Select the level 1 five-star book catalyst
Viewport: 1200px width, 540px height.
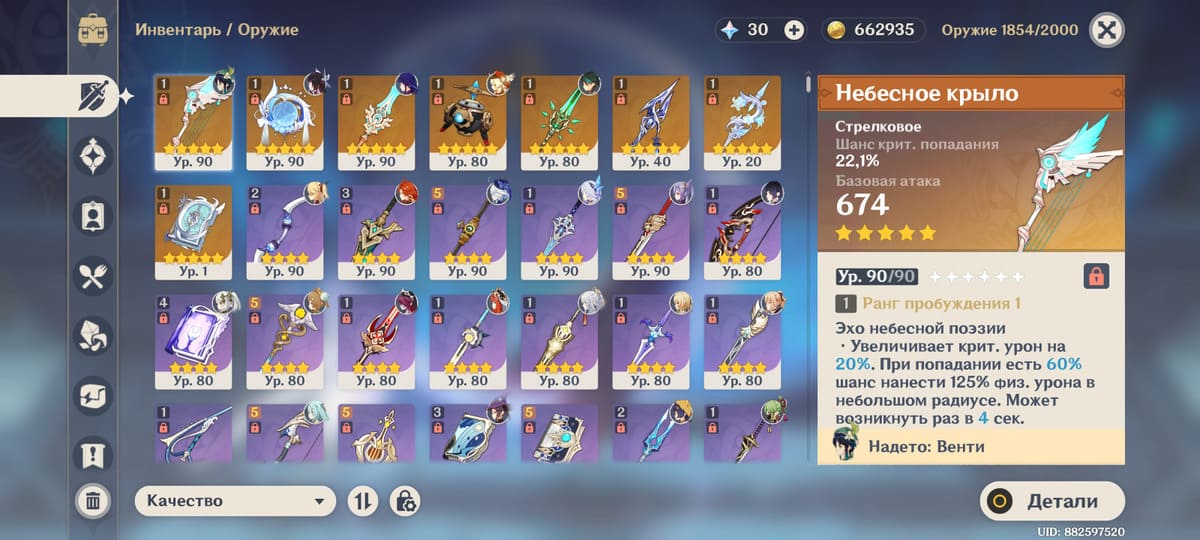coord(194,231)
